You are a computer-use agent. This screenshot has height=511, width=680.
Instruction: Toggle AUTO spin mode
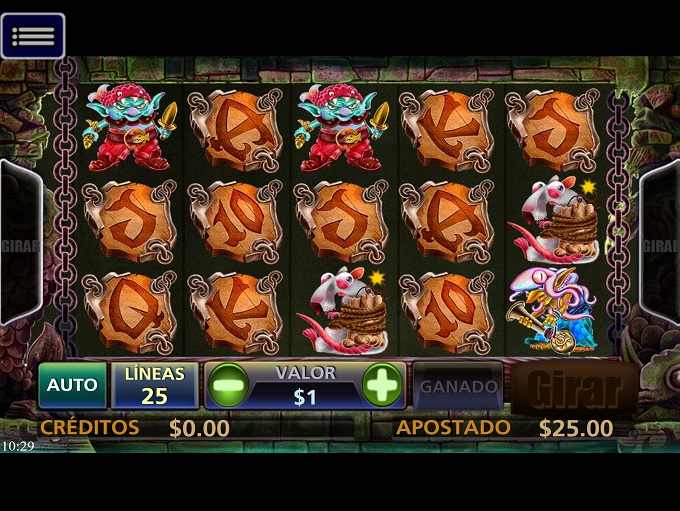coord(72,385)
